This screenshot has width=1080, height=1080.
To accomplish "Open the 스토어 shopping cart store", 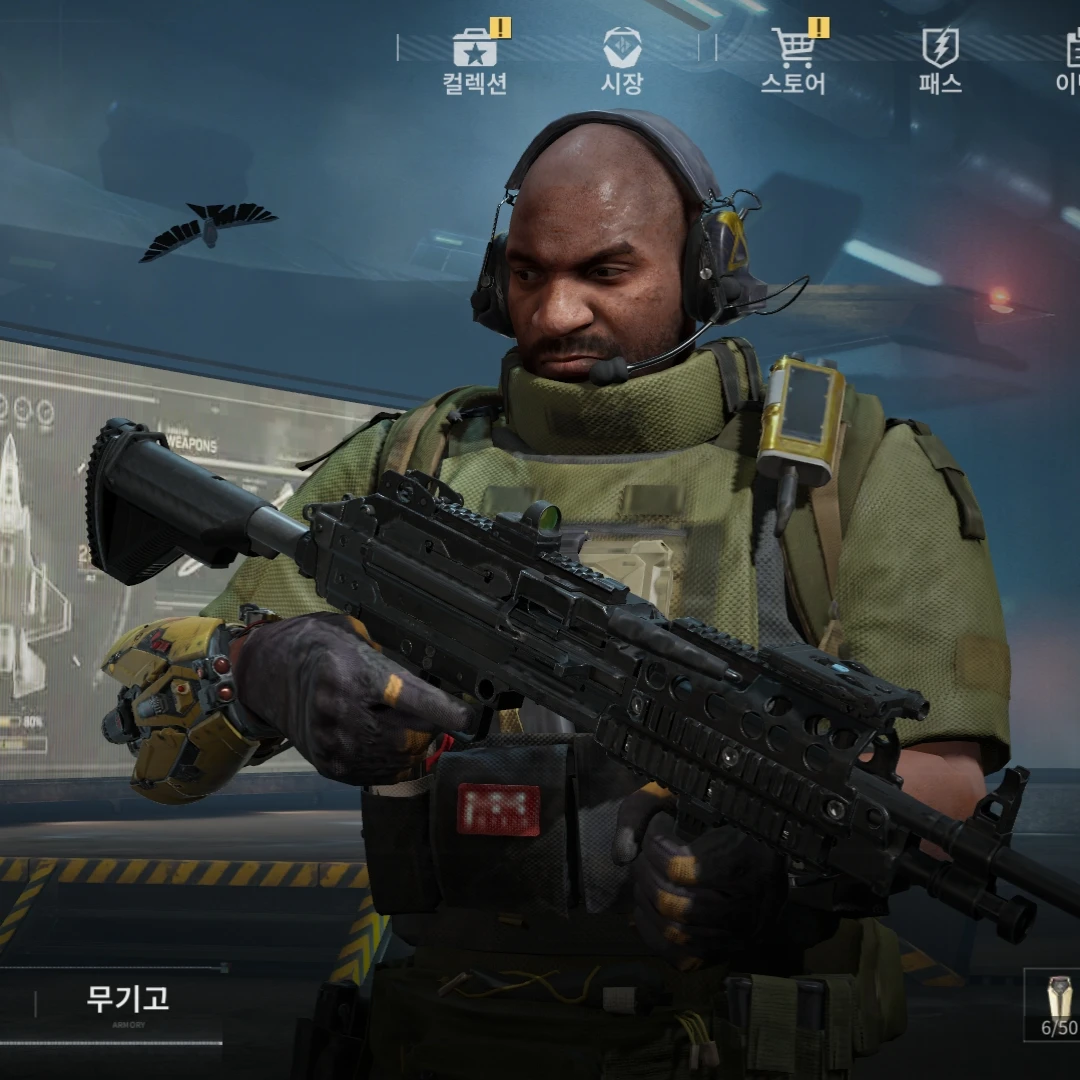I will [794, 60].
